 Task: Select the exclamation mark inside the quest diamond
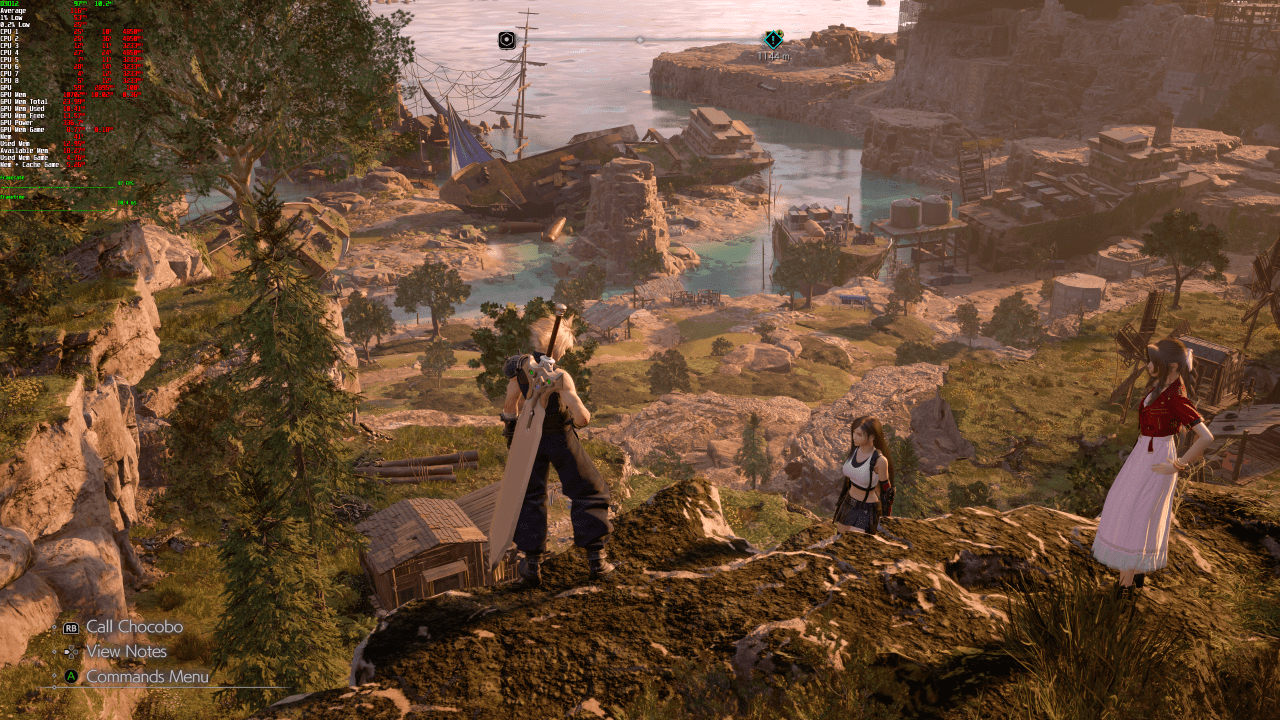pos(773,39)
